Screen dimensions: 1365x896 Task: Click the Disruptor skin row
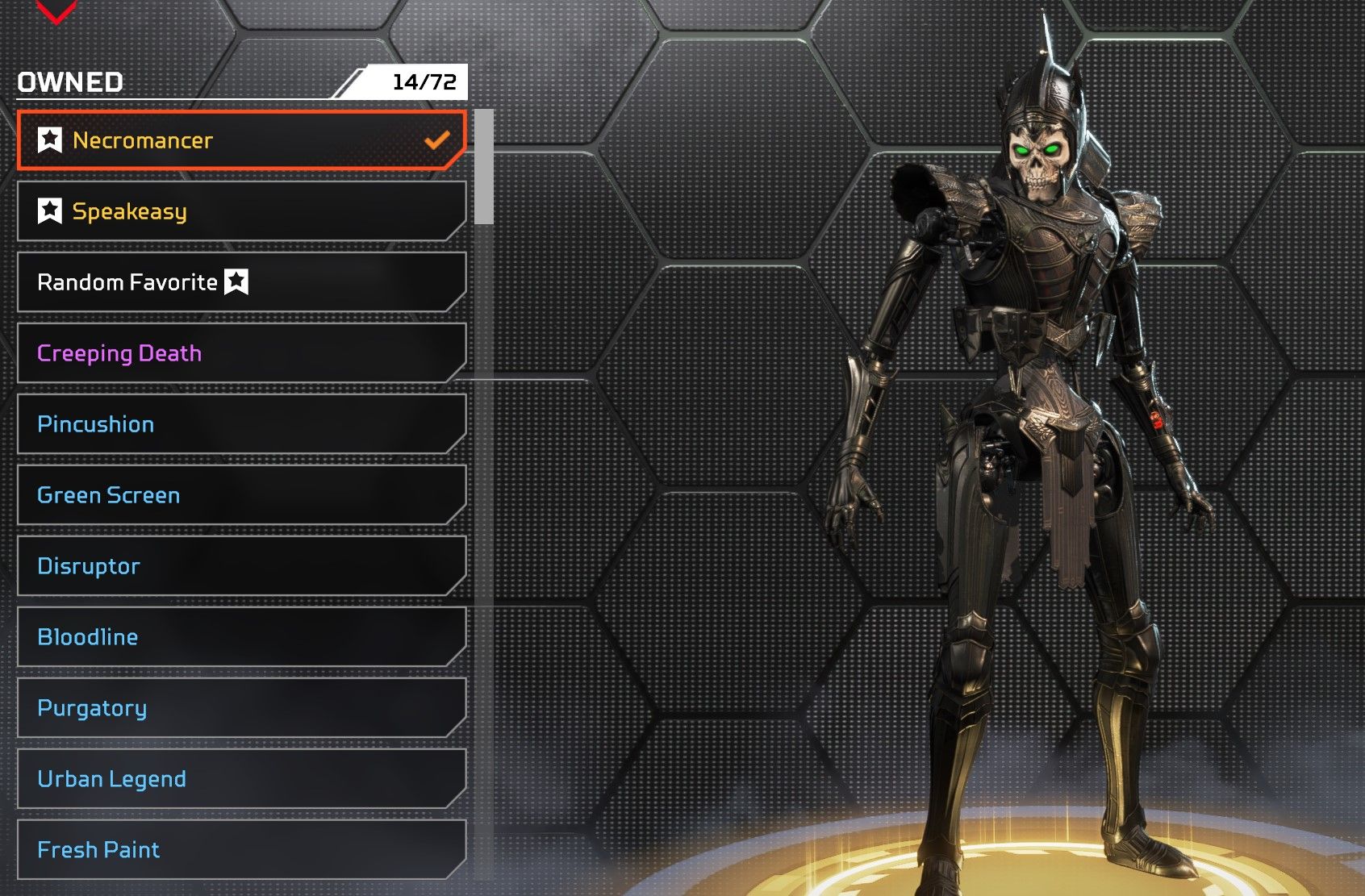click(242, 566)
